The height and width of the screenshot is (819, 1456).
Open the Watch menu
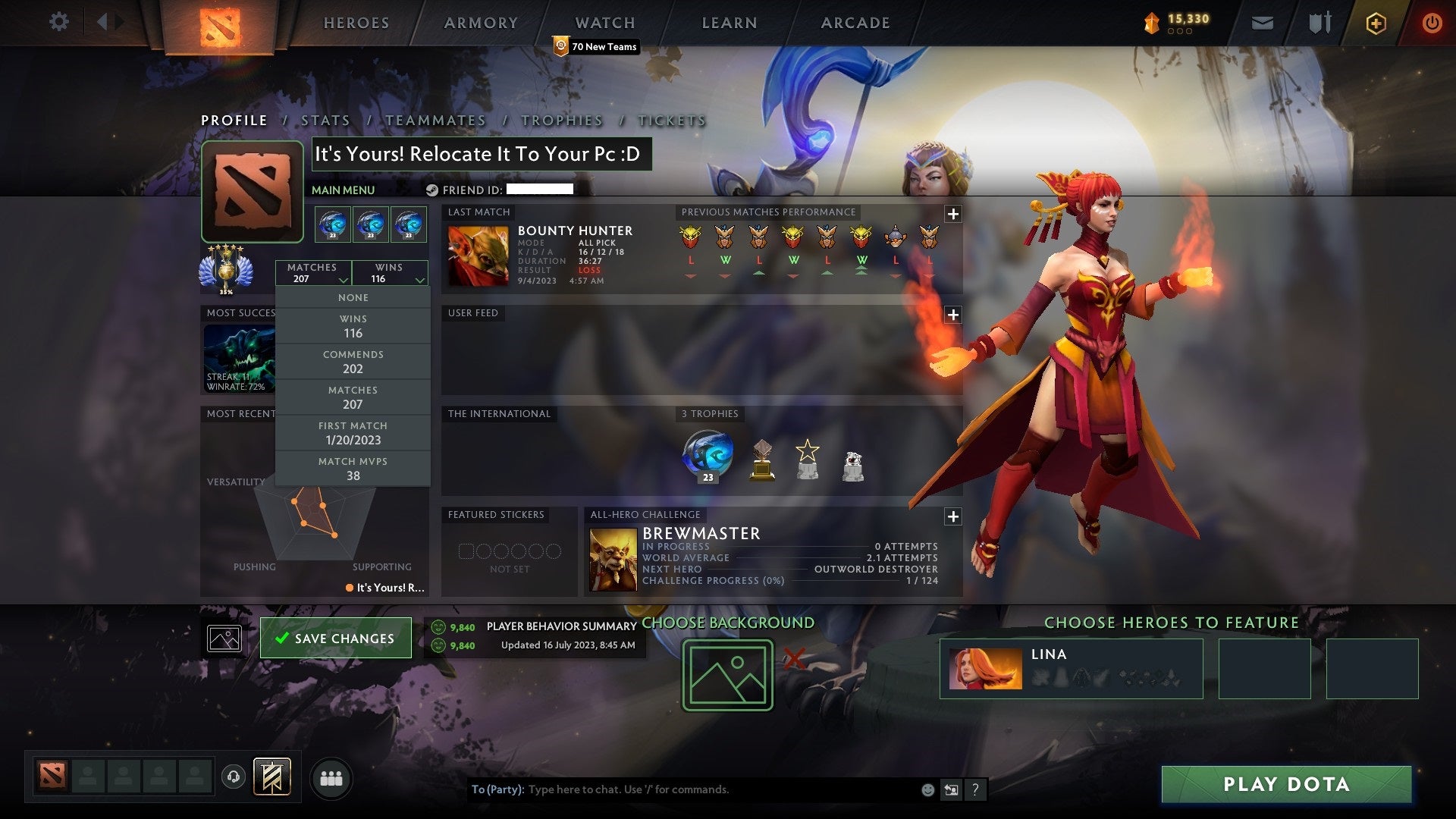pos(604,23)
